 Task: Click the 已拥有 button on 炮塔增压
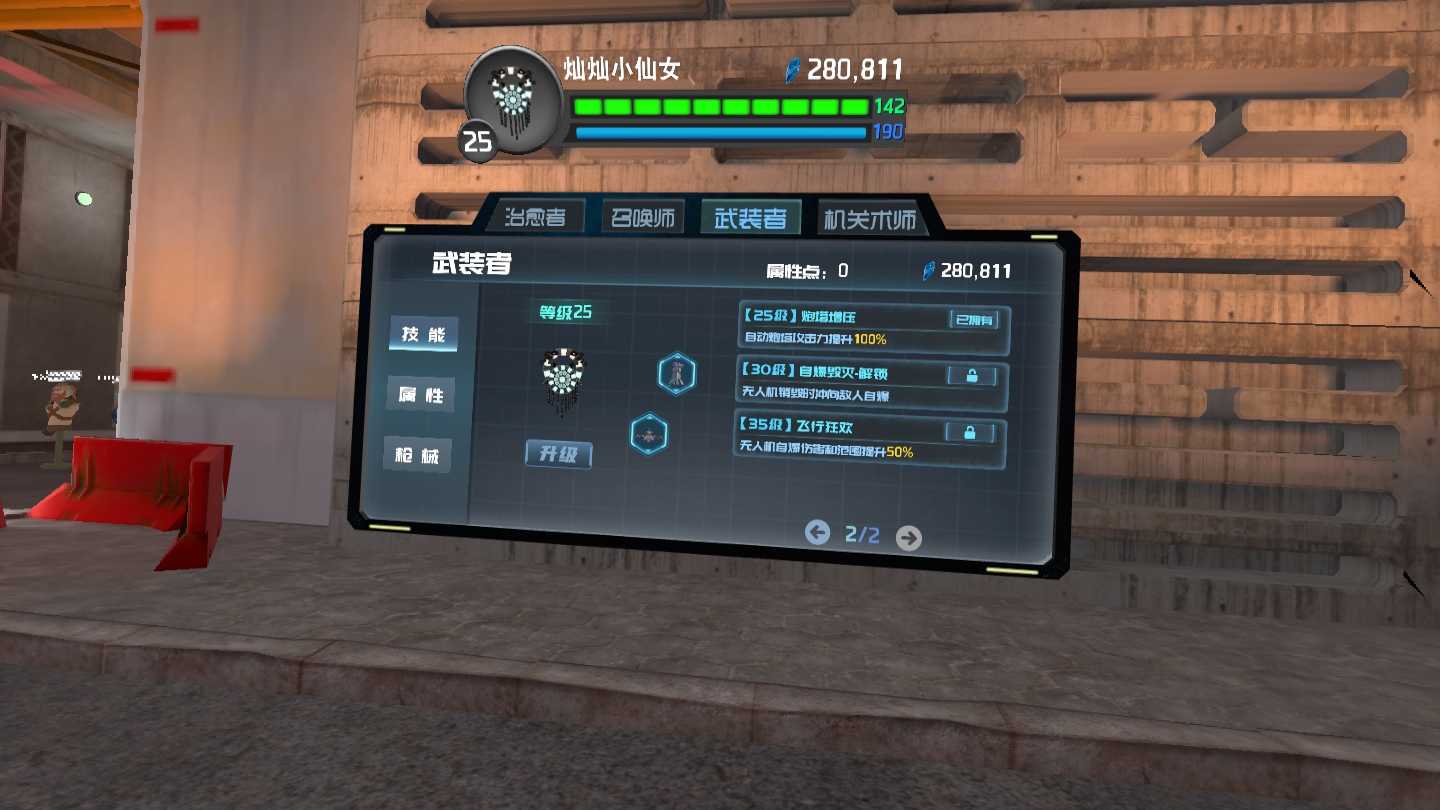pos(973,320)
